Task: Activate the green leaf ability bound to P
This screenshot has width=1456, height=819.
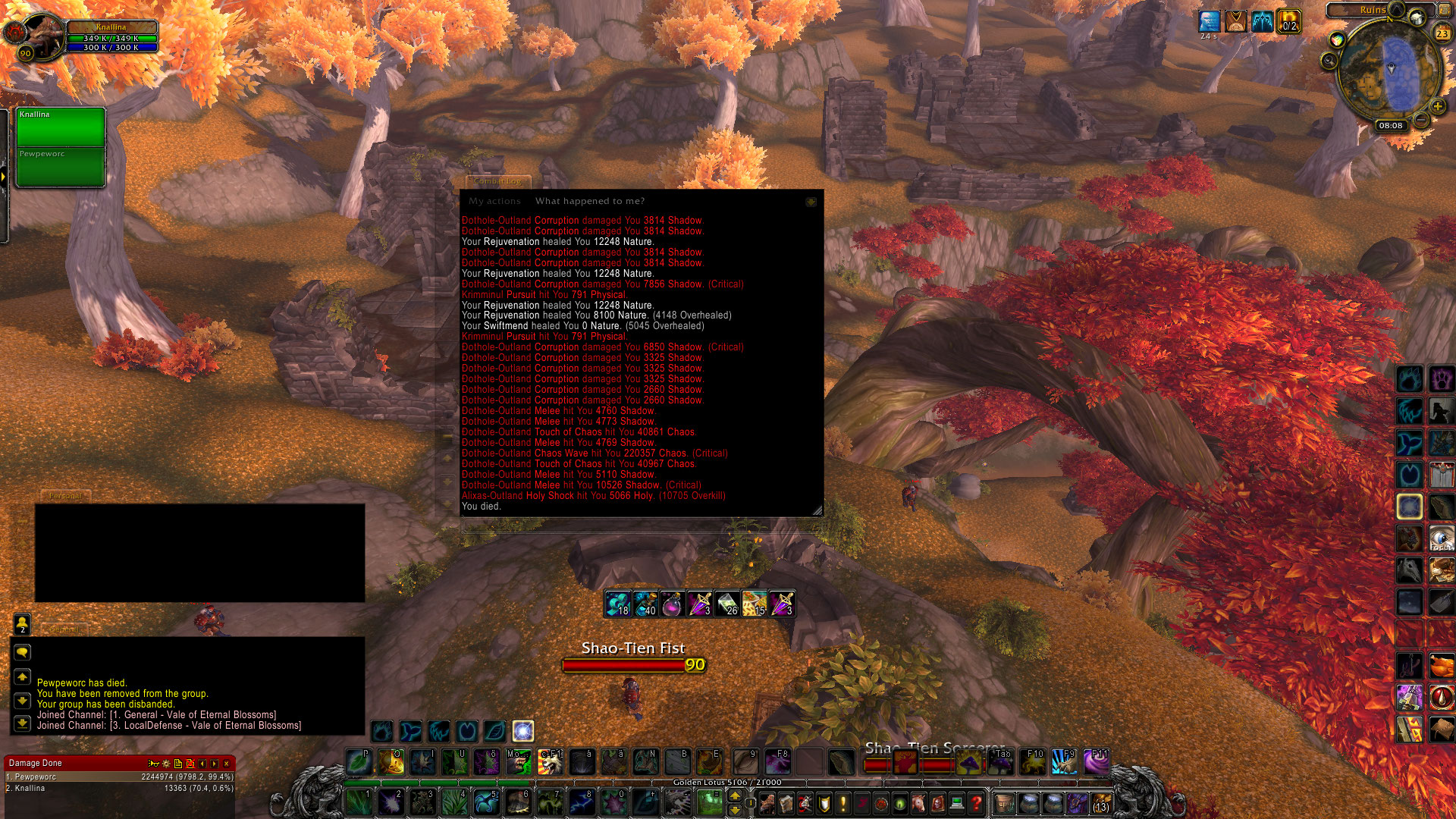Action: coord(358,761)
